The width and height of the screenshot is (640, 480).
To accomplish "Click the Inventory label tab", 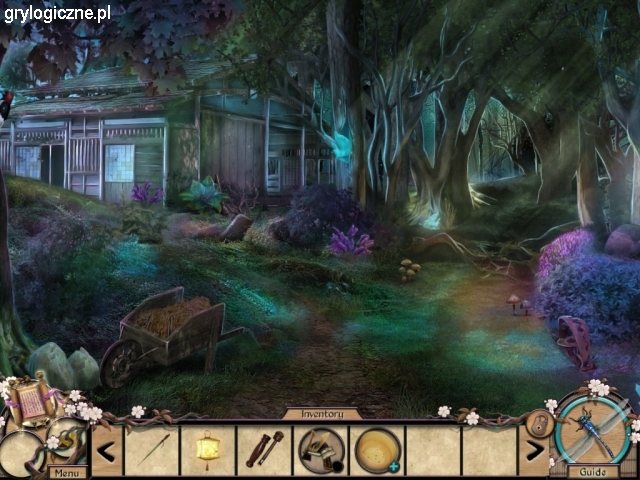I will (320, 413).
